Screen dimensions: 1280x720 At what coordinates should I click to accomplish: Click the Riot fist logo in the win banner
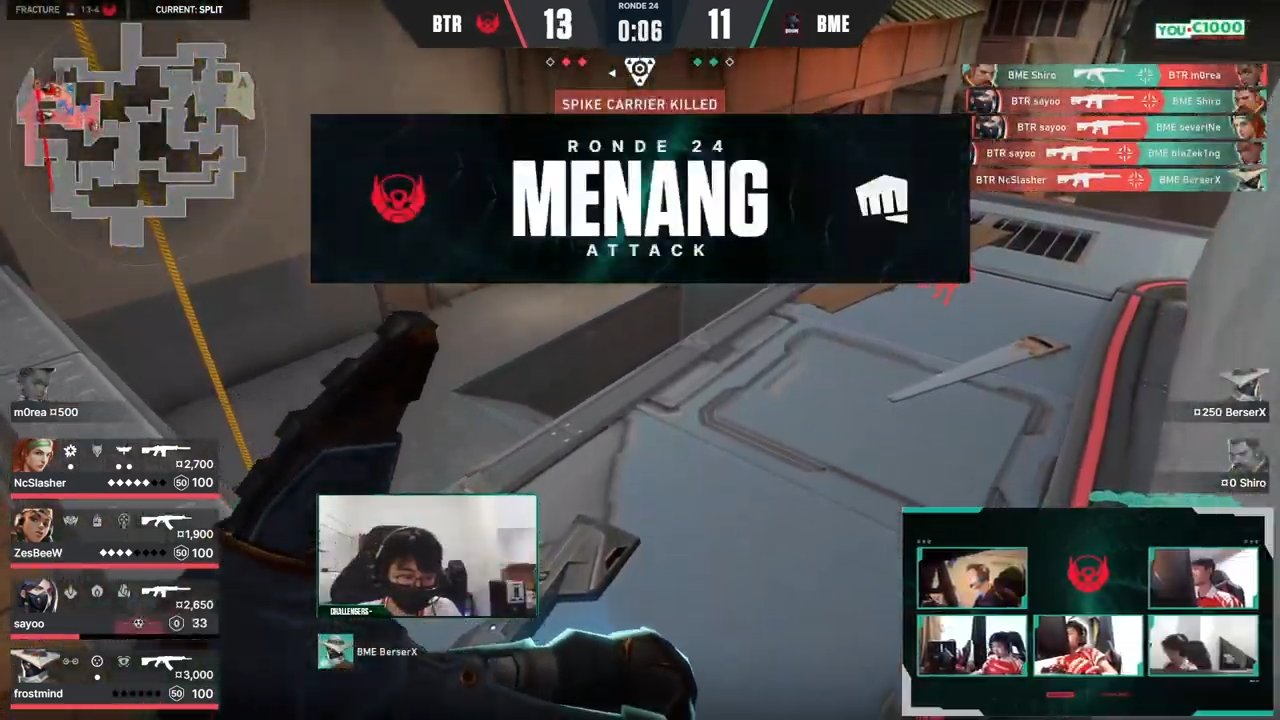(x=882, y=199)
